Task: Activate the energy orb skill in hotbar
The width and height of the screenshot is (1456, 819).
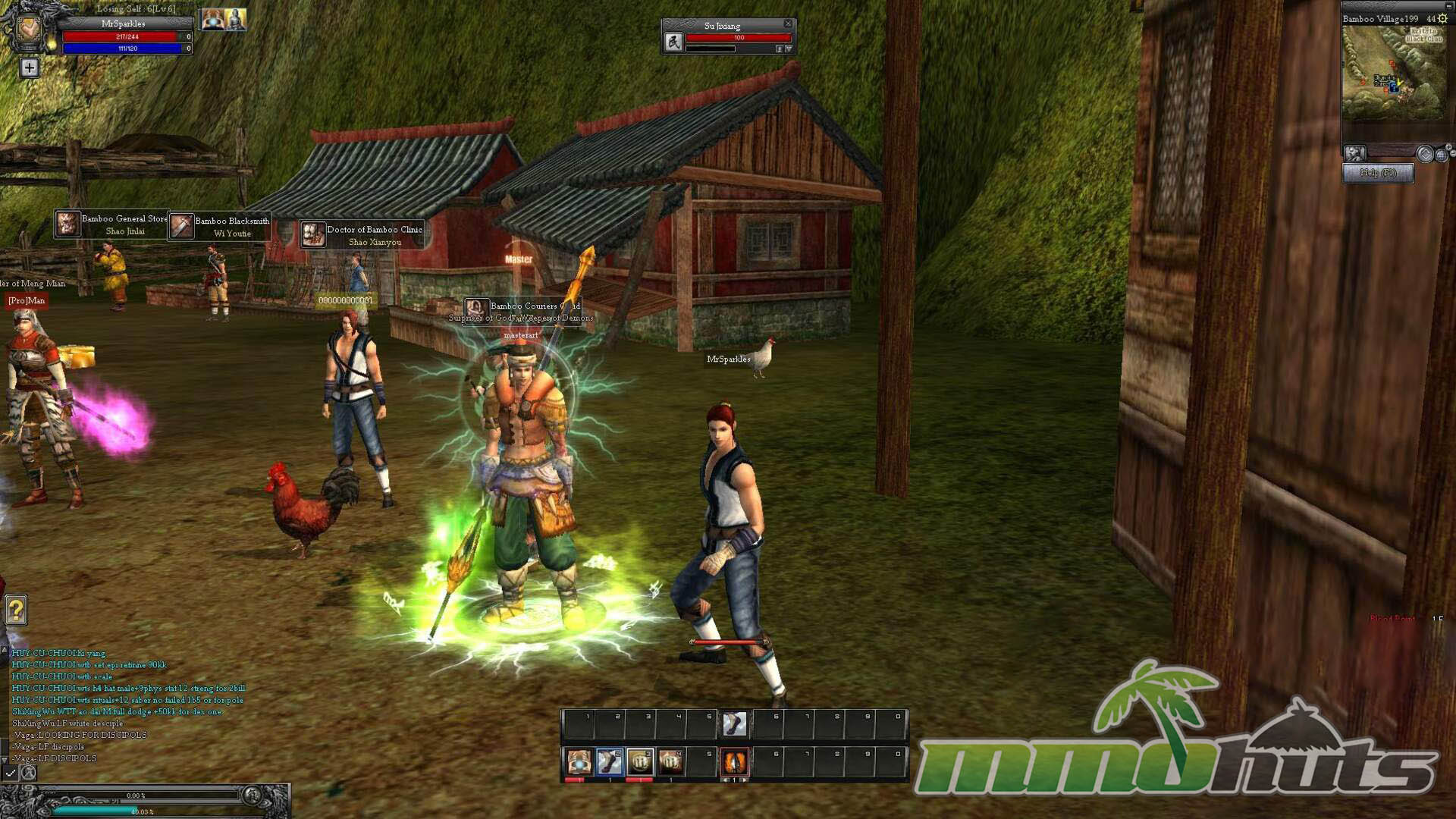Action: coord(579,761)
